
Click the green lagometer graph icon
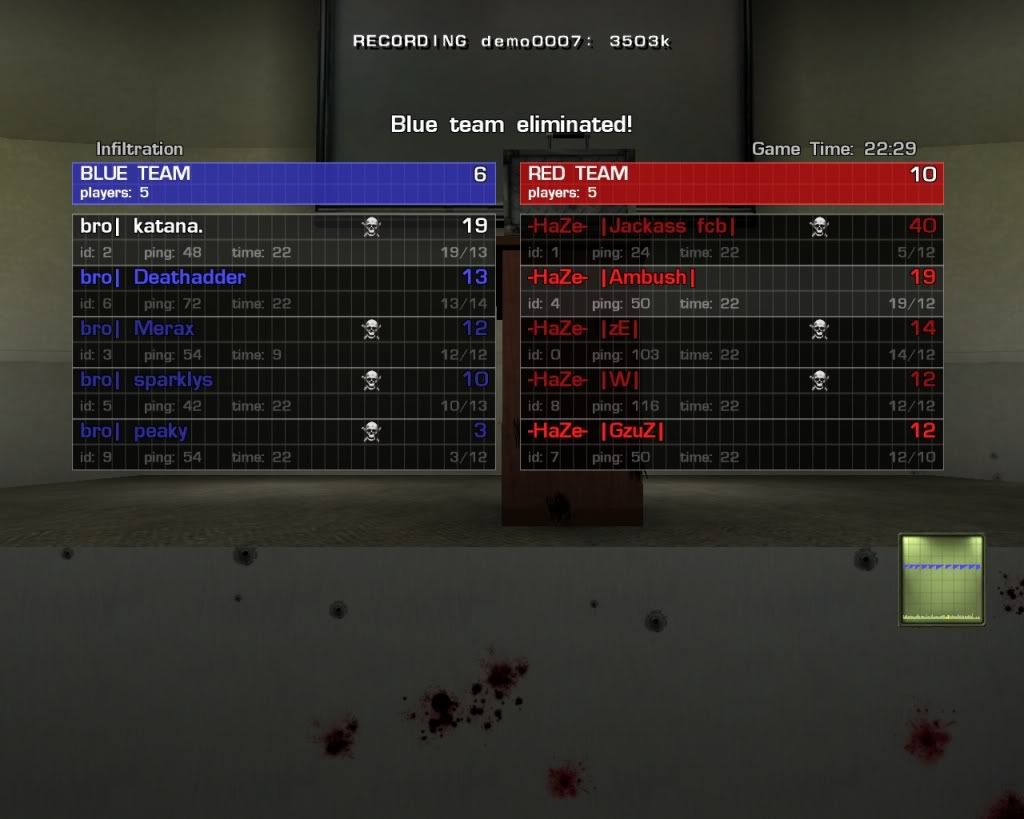pos(941,579)
